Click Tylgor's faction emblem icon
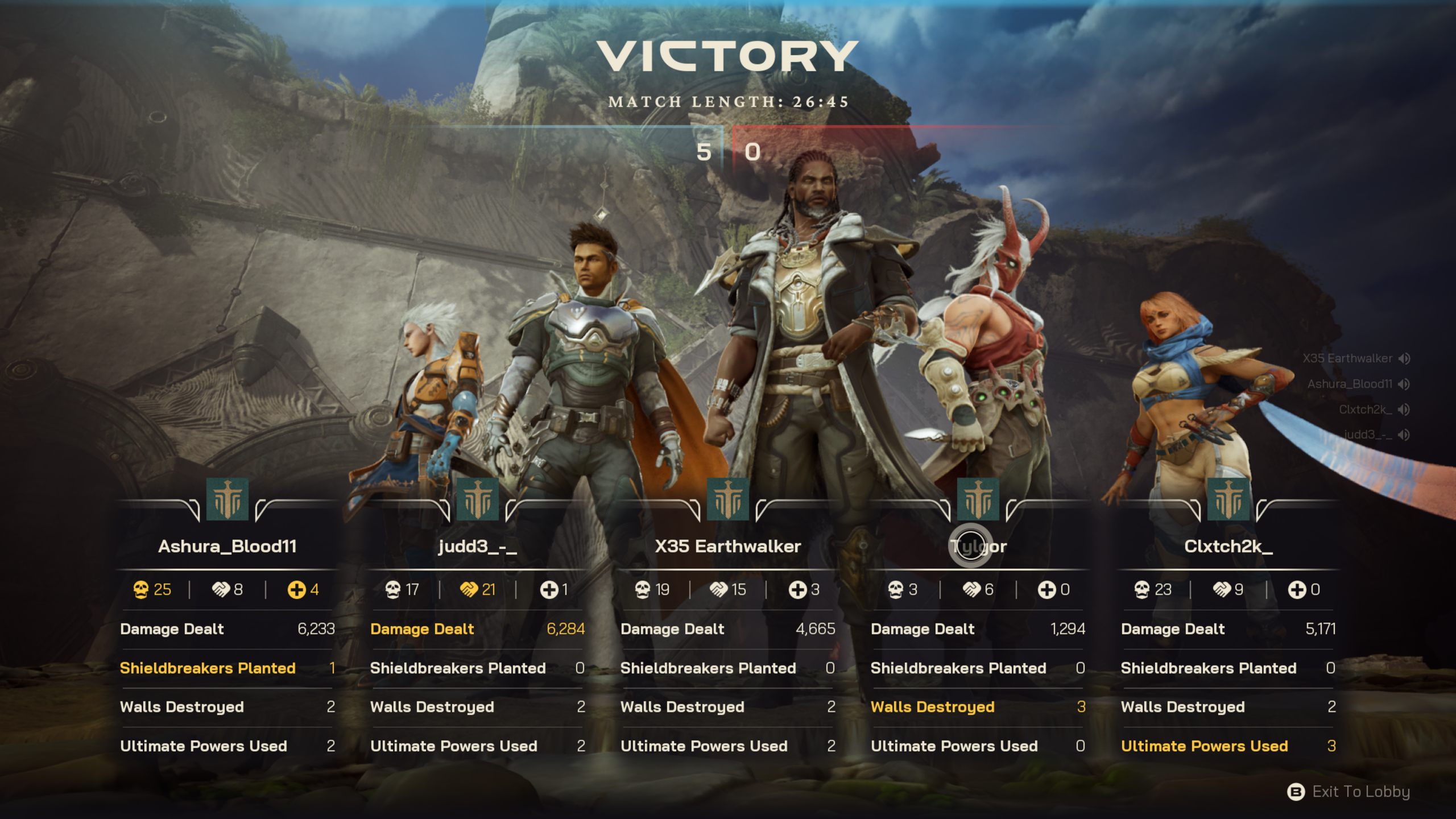 pos(978,500)
